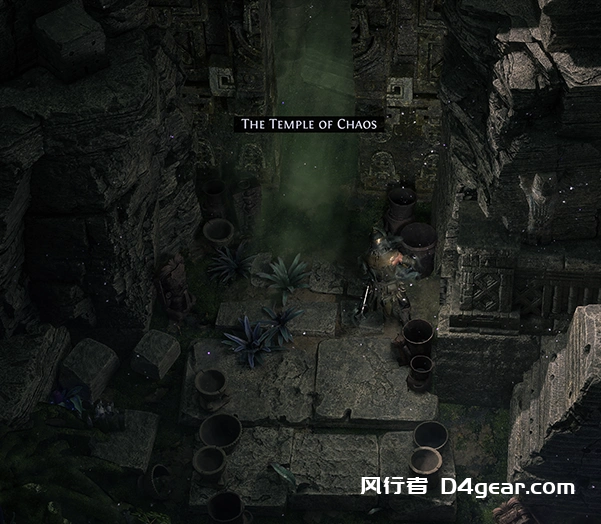
Task: Enter The Temple of Chaos via its label
Action: (x=310, y=124)
